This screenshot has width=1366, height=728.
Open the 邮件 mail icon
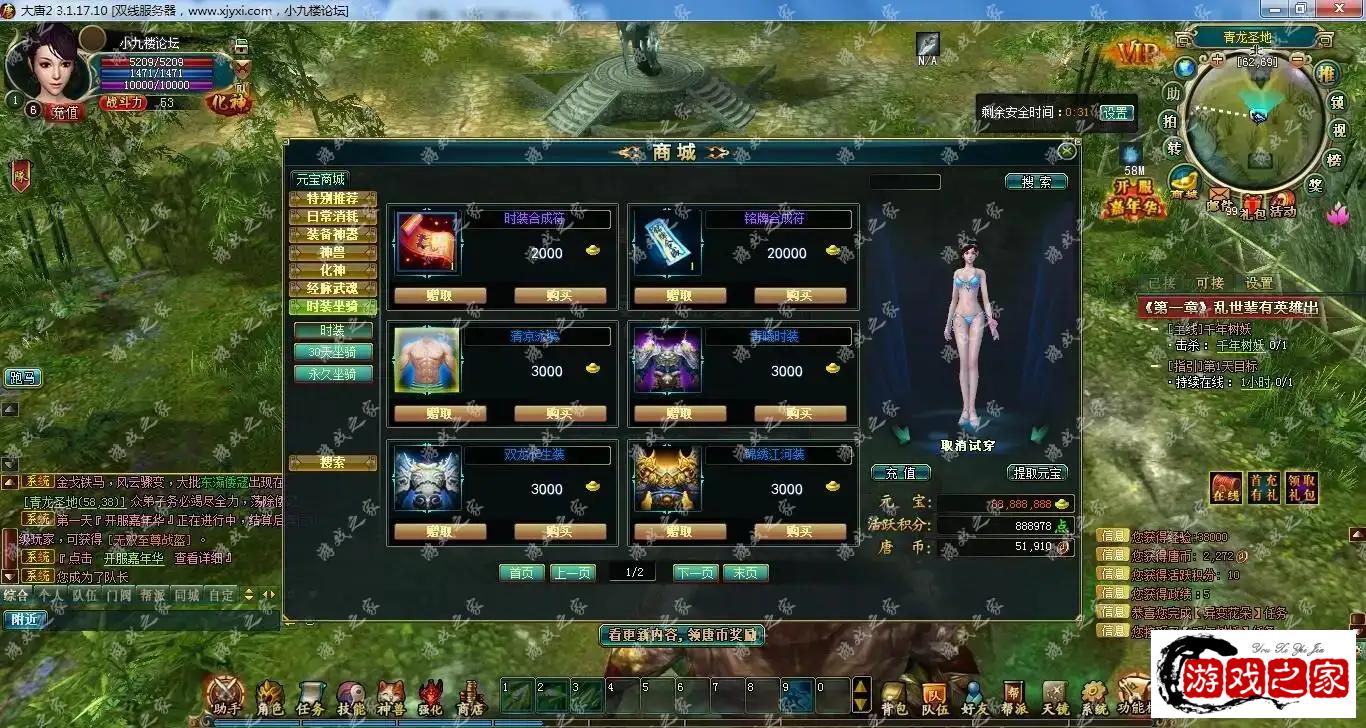point(1218,198)
